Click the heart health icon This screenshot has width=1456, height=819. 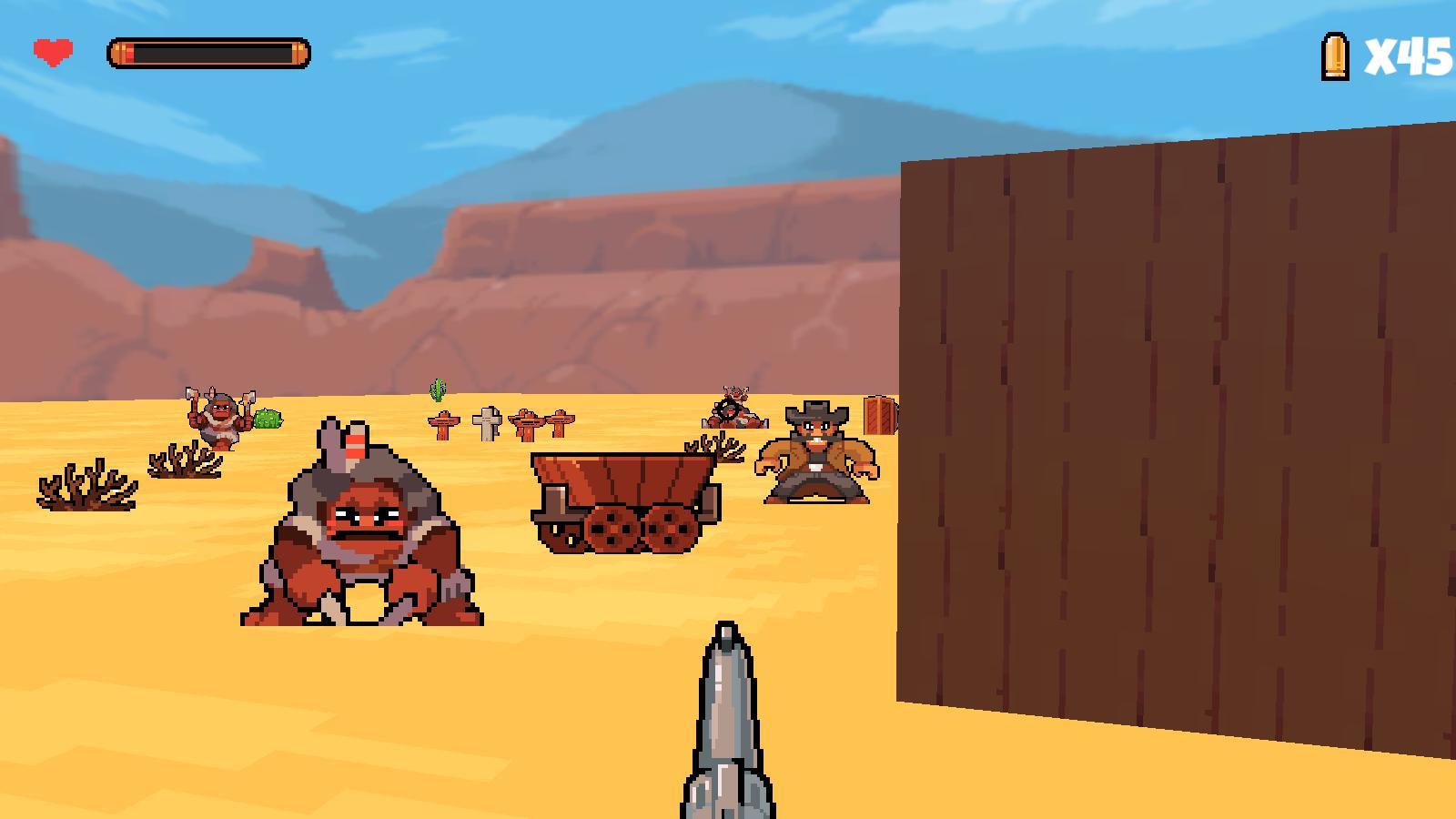click(52, 50)
